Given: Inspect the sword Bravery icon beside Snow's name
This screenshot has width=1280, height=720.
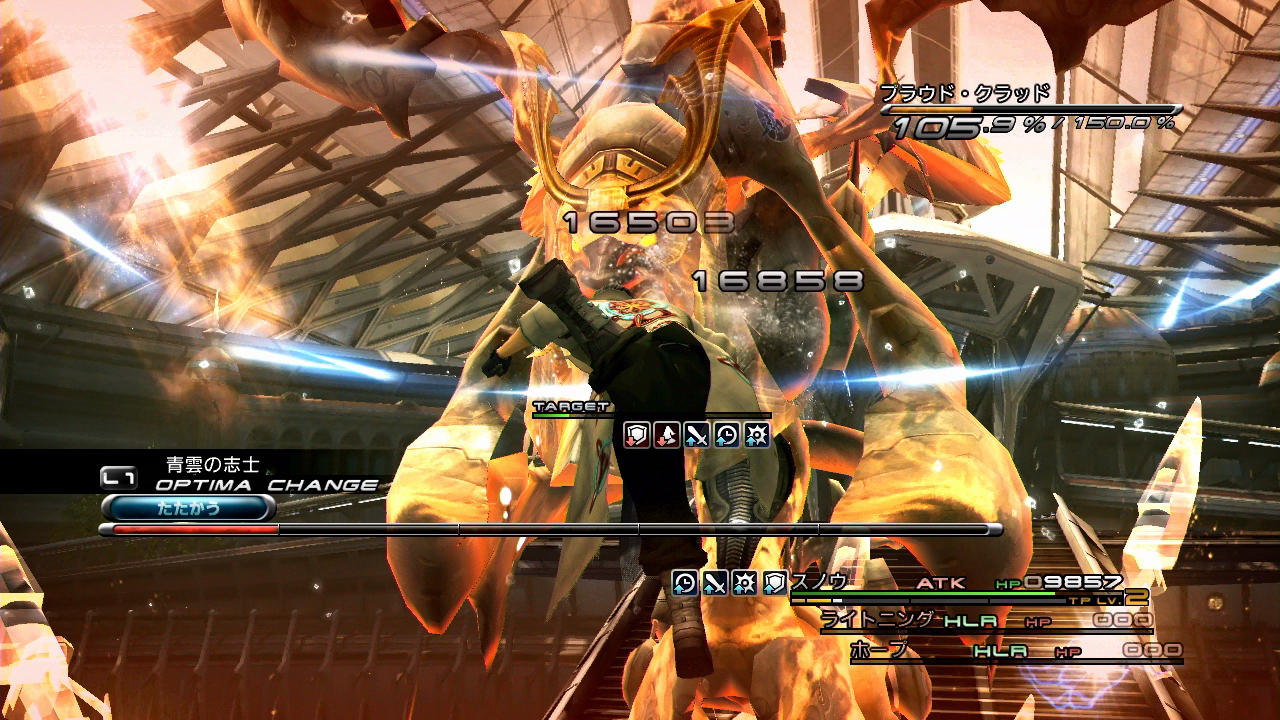Looking at the screenshot, I should [715, 583].
